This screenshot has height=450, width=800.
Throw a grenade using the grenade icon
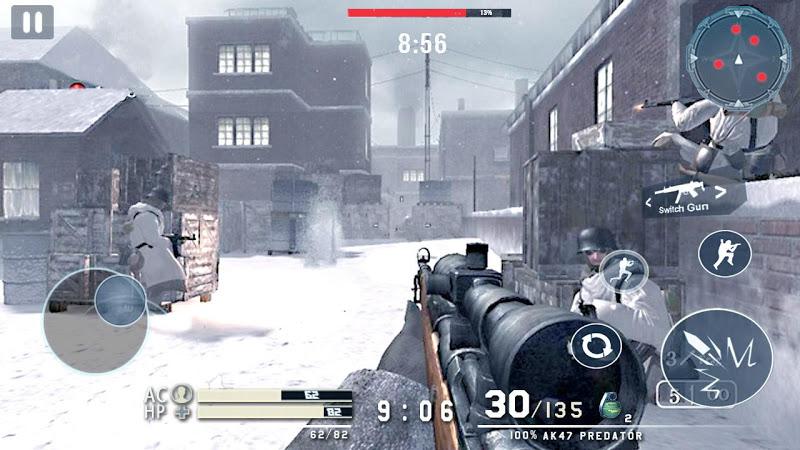[606, 406]
